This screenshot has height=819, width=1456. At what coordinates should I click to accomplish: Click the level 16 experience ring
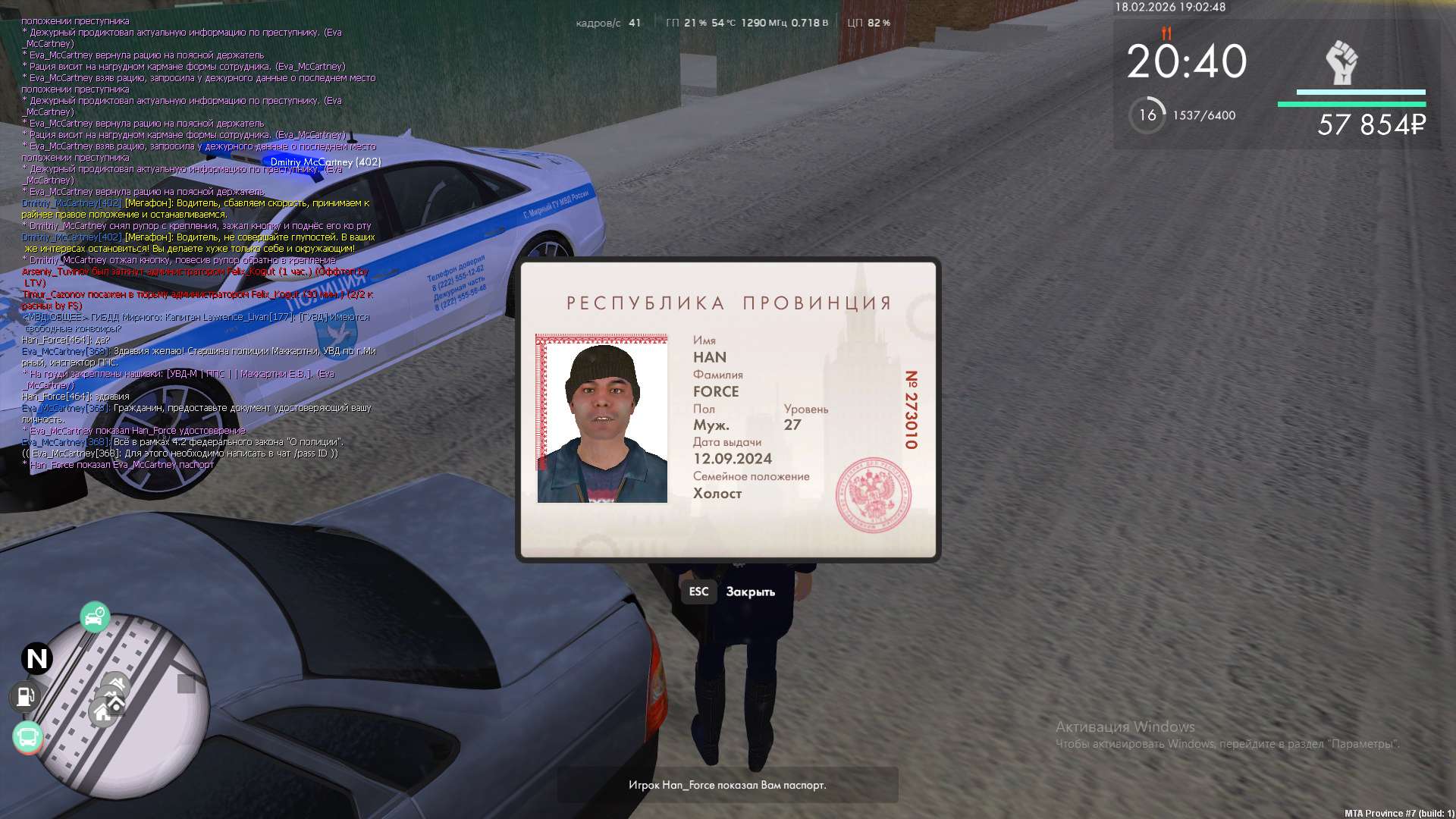click(1147, 115)
